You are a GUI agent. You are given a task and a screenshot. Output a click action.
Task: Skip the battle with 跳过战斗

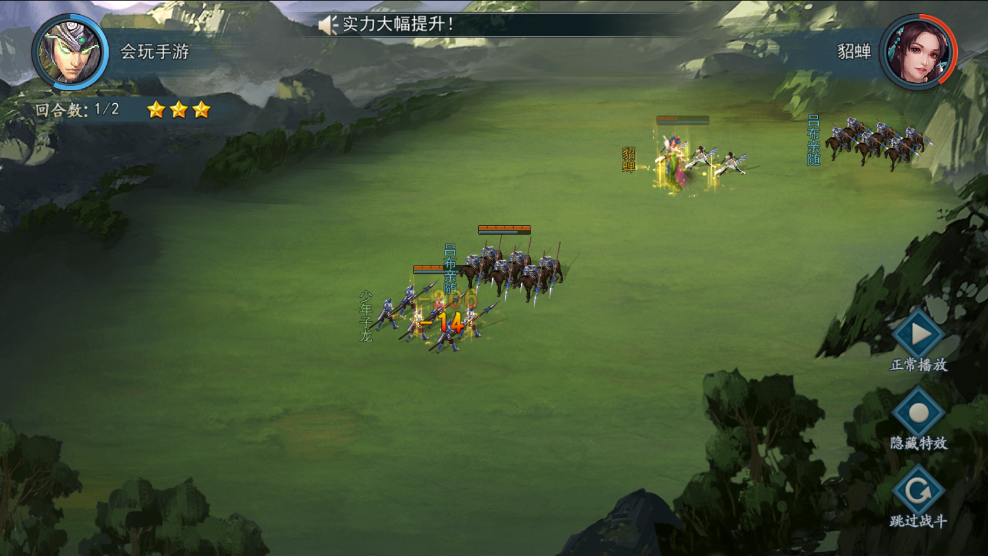click(918, 490)
